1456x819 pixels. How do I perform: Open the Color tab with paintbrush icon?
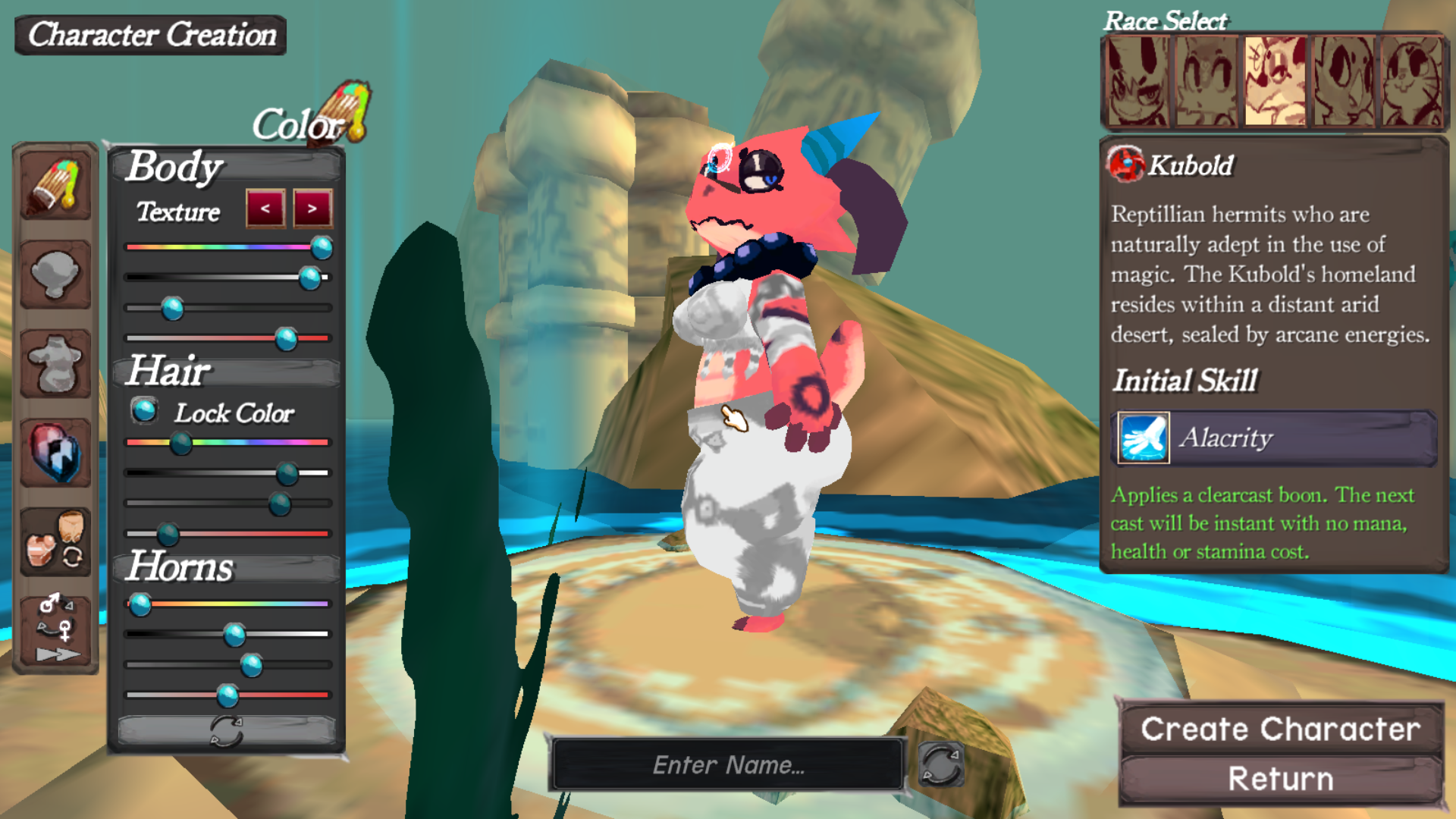pyautogui.click(x=55, y=186)
